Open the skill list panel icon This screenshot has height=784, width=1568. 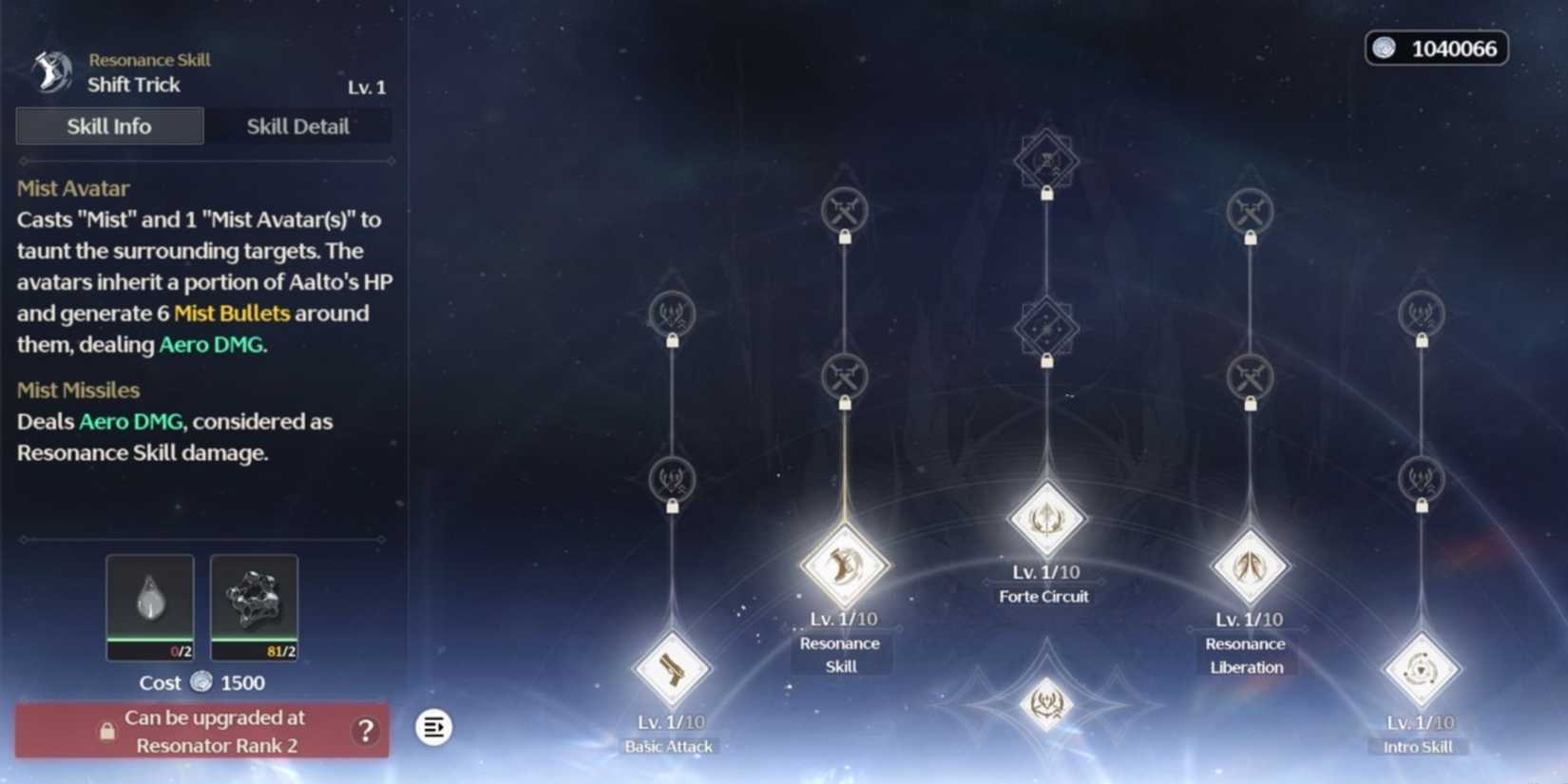(x=434, y=727)
